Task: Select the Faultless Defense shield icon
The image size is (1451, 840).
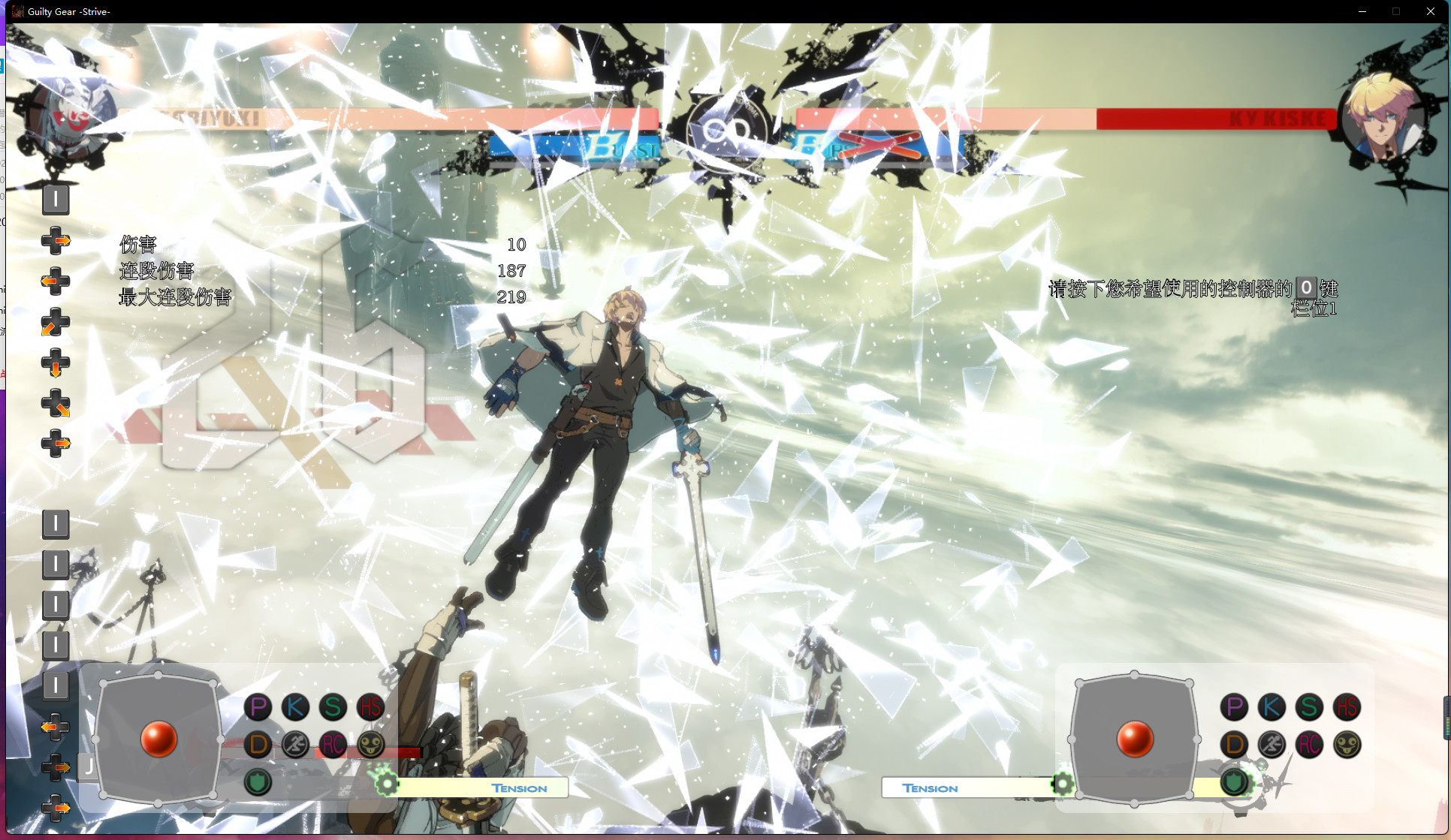Action: [x=258, y=781]
